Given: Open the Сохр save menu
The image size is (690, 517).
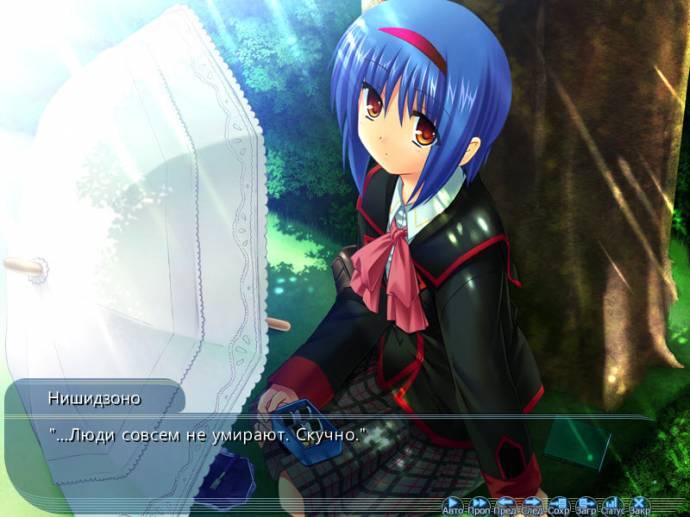Looking at the screenshot, I should tap(559, 505).
